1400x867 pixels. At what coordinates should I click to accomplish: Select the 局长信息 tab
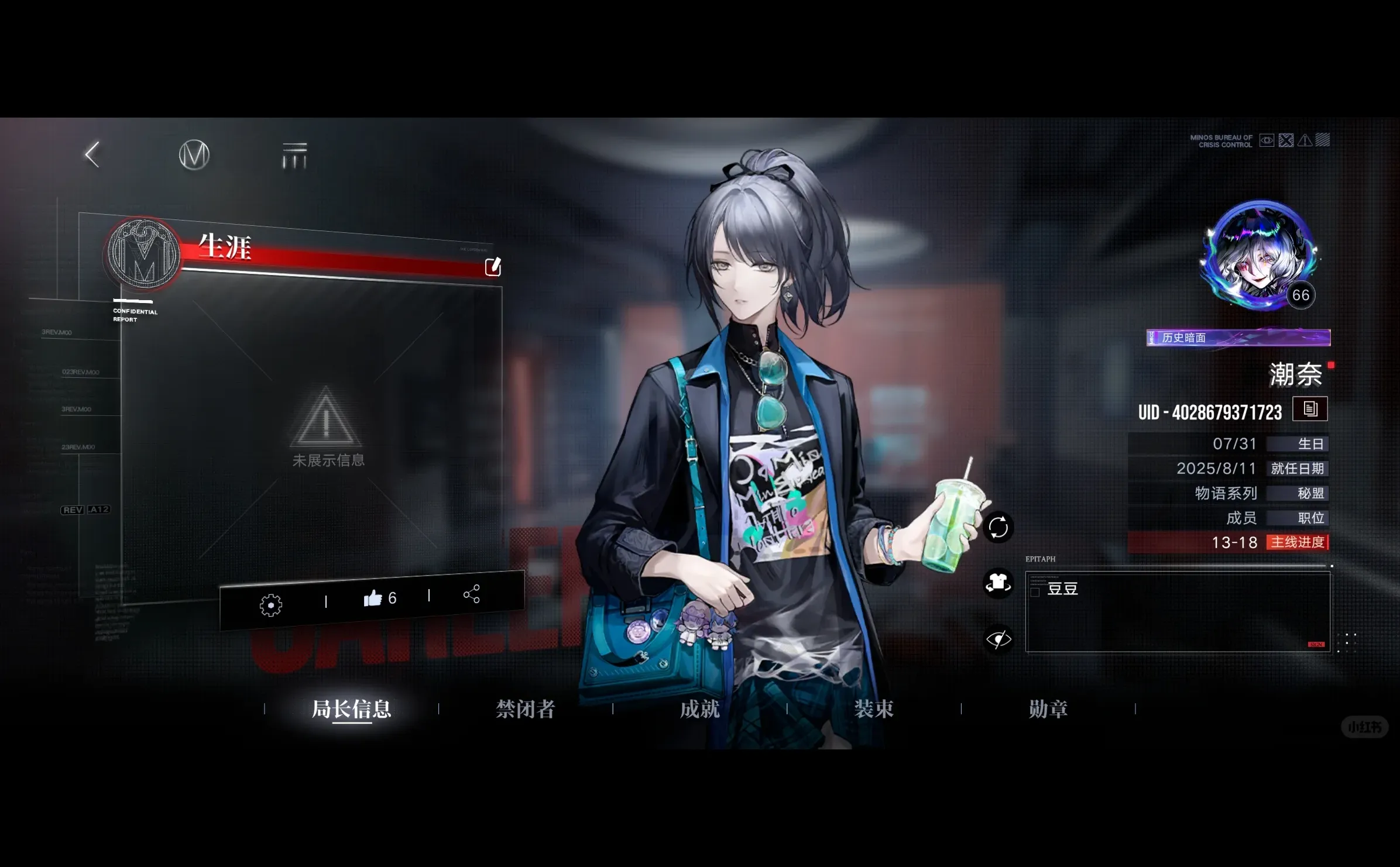coord(351,709)
